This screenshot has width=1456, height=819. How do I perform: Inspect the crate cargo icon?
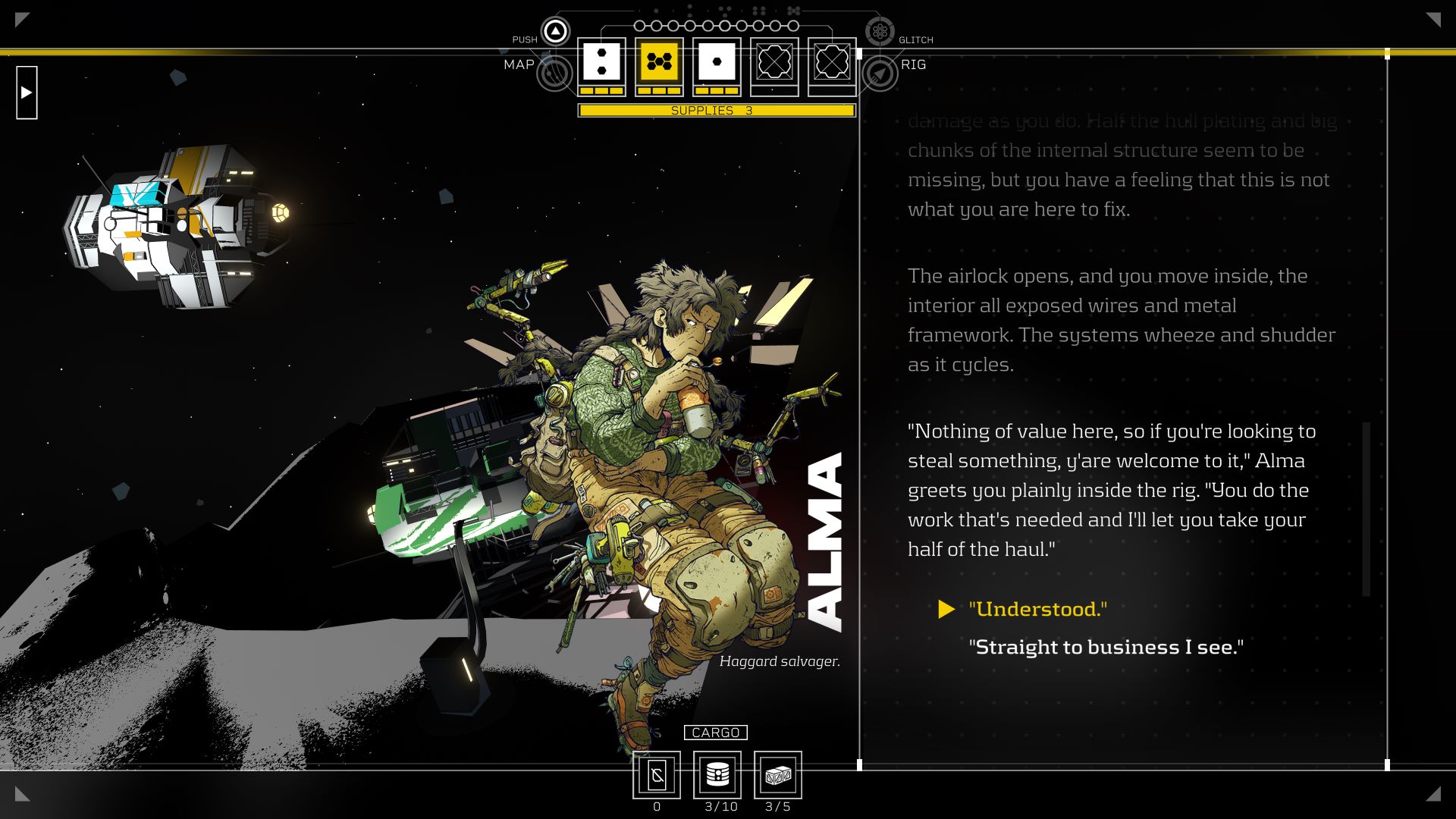point(778,774)
